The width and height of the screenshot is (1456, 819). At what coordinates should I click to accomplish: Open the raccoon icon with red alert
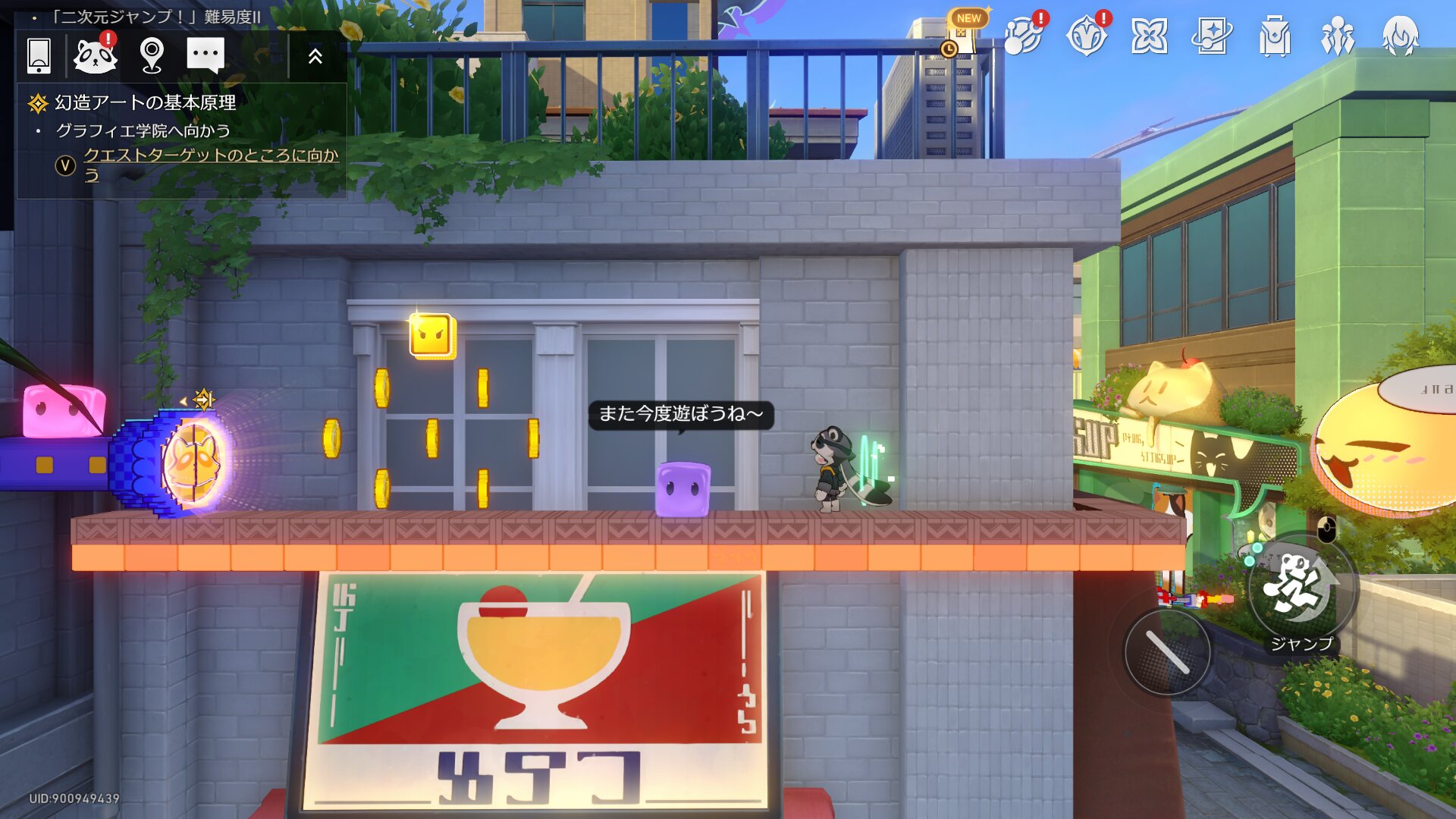96,55
